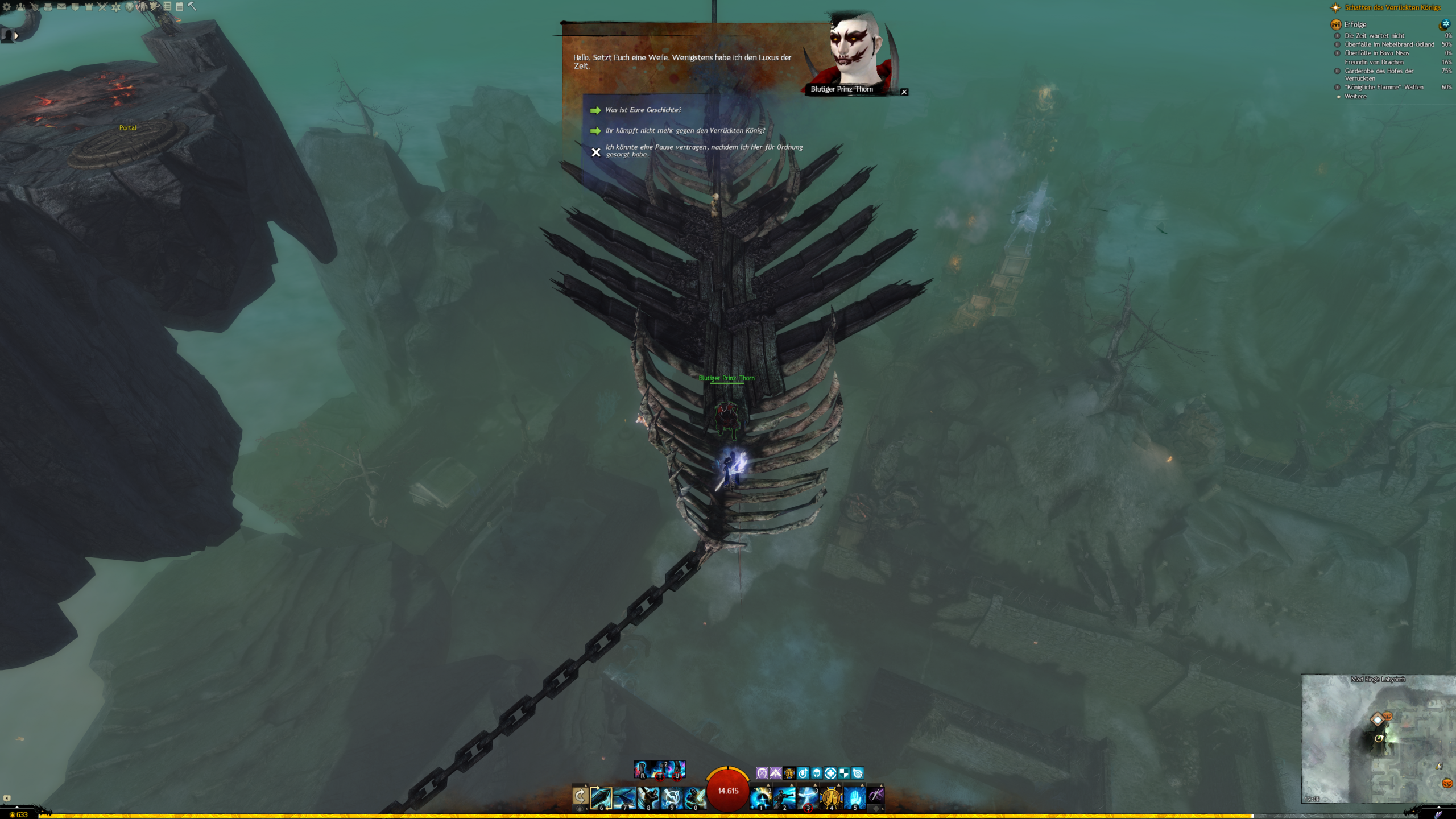Expand "Weitere" achievements in the tracker
This screenshot has height=819, width=1456.
(x=1355, y=97)
